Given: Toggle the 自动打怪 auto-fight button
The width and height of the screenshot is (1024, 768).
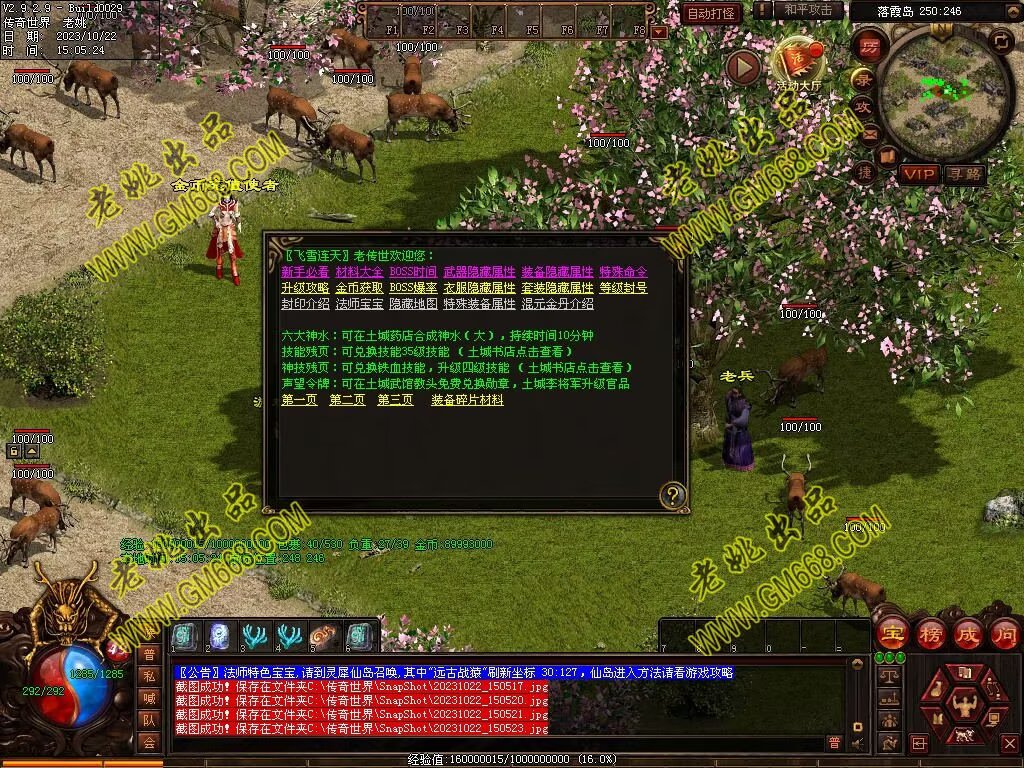Looking at the screenshot, I should point(712,13).
